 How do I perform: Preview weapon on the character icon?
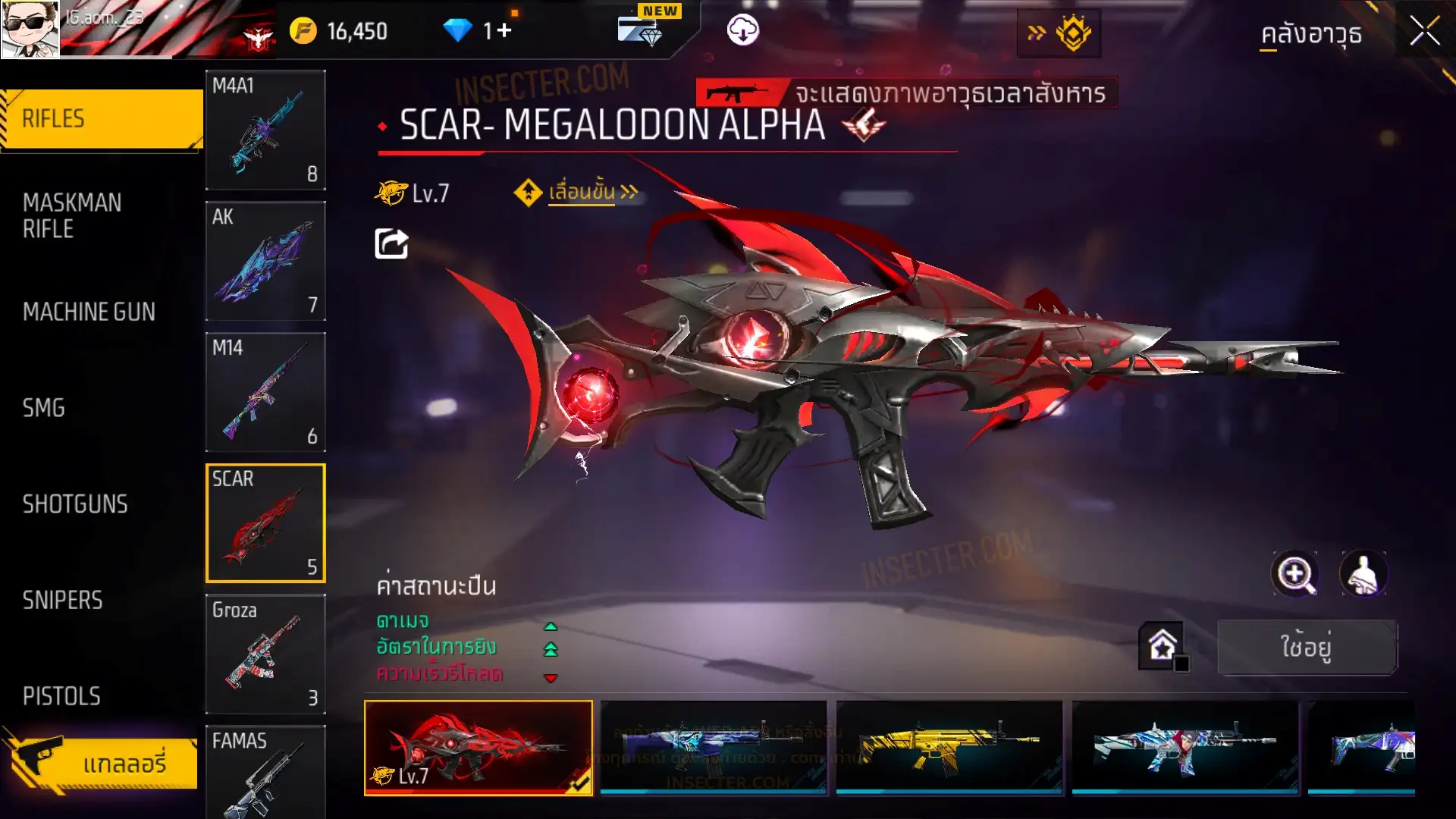coord(1363,574)
